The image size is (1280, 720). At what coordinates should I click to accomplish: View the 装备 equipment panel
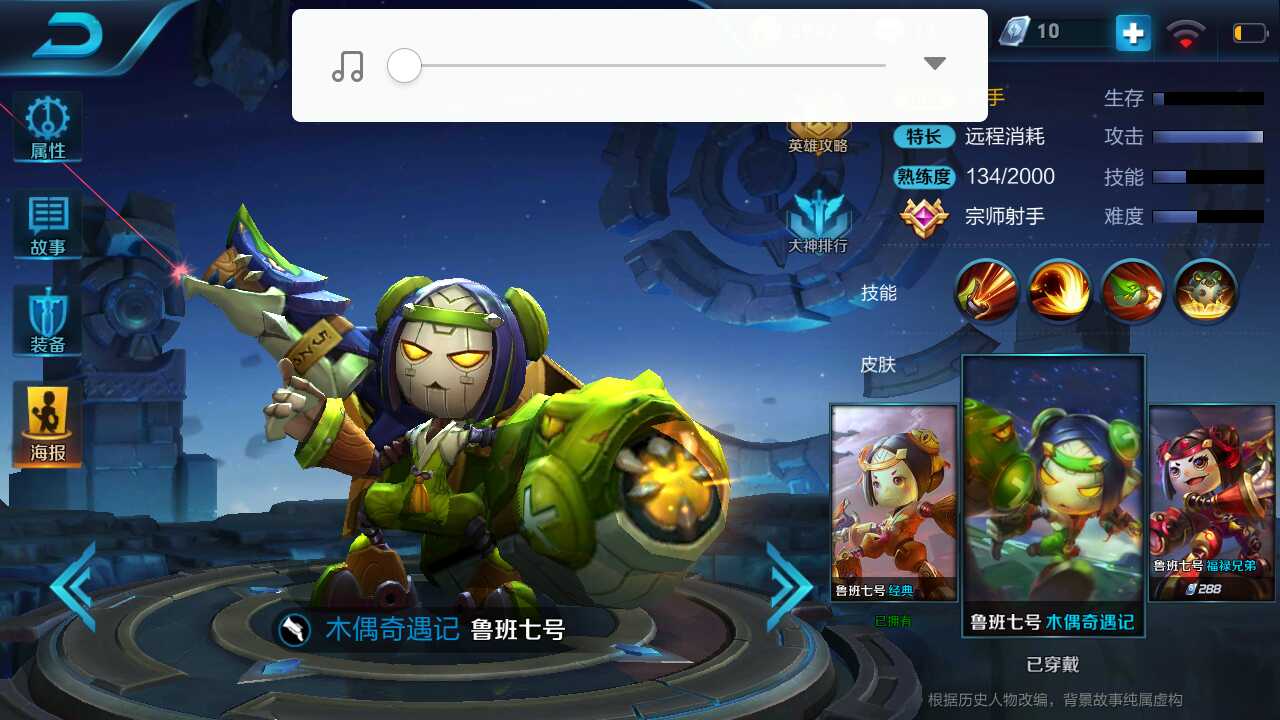pyautogui.click(x=46, y=320)
